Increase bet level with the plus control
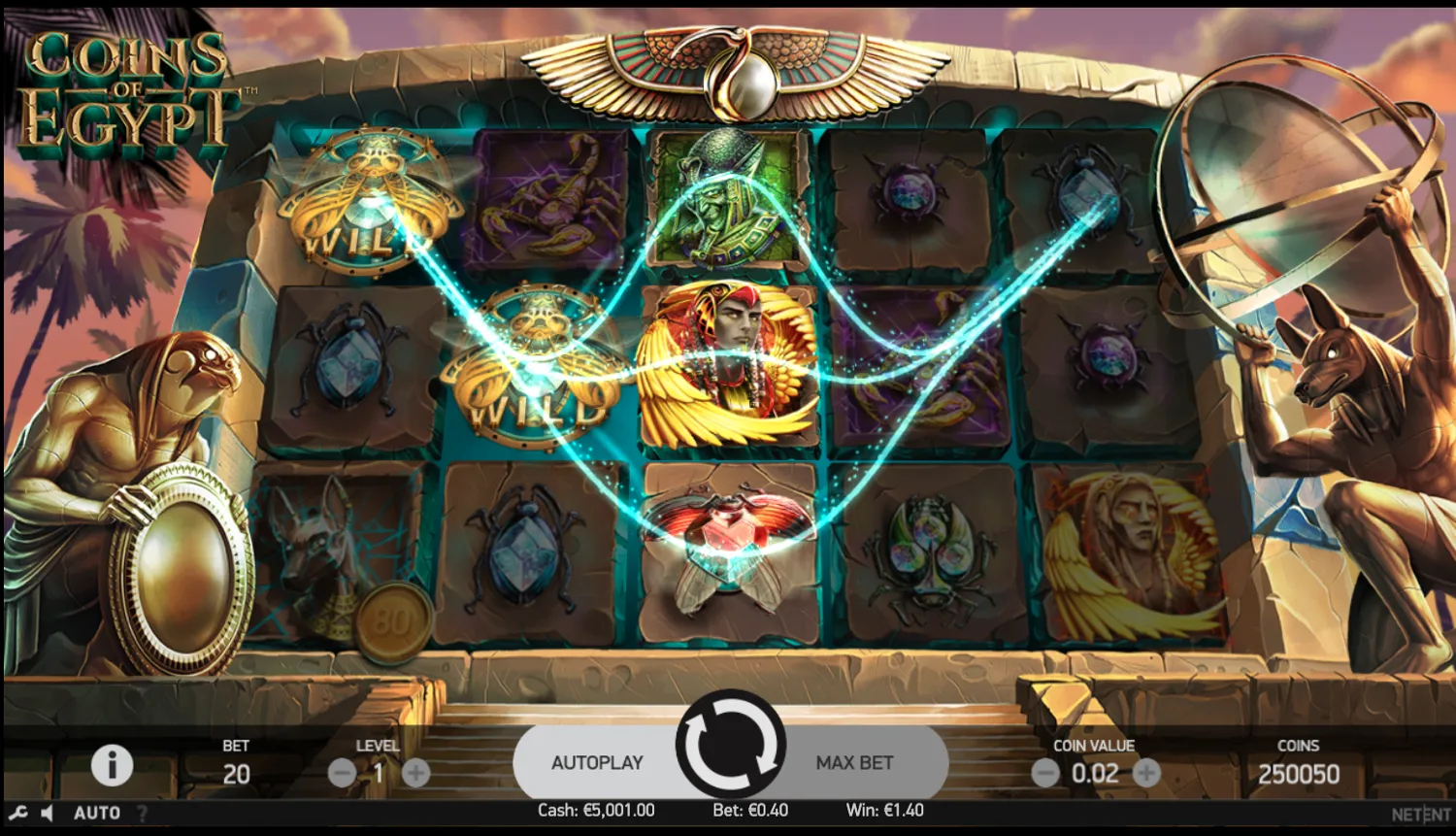 (x=416, y=773)
